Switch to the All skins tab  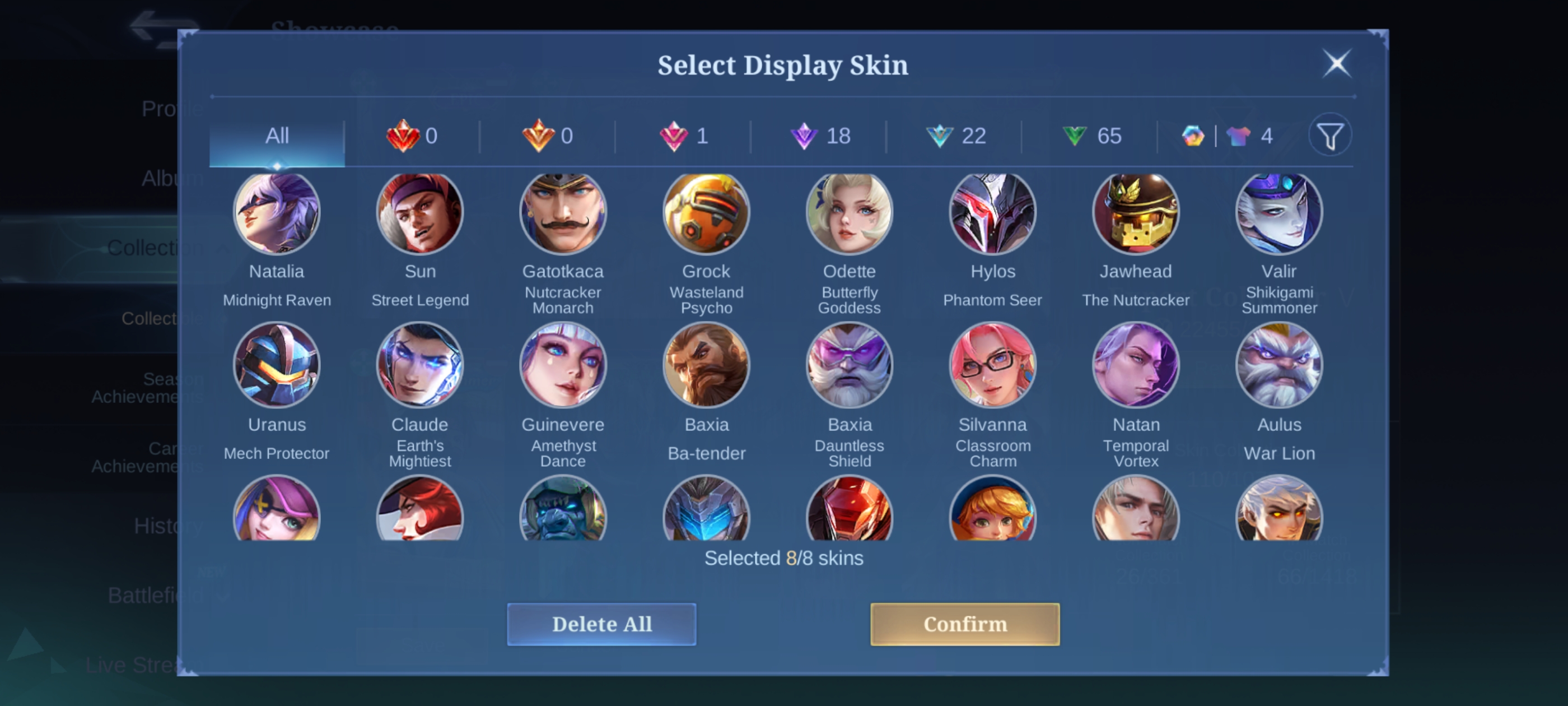click(277, 136)
